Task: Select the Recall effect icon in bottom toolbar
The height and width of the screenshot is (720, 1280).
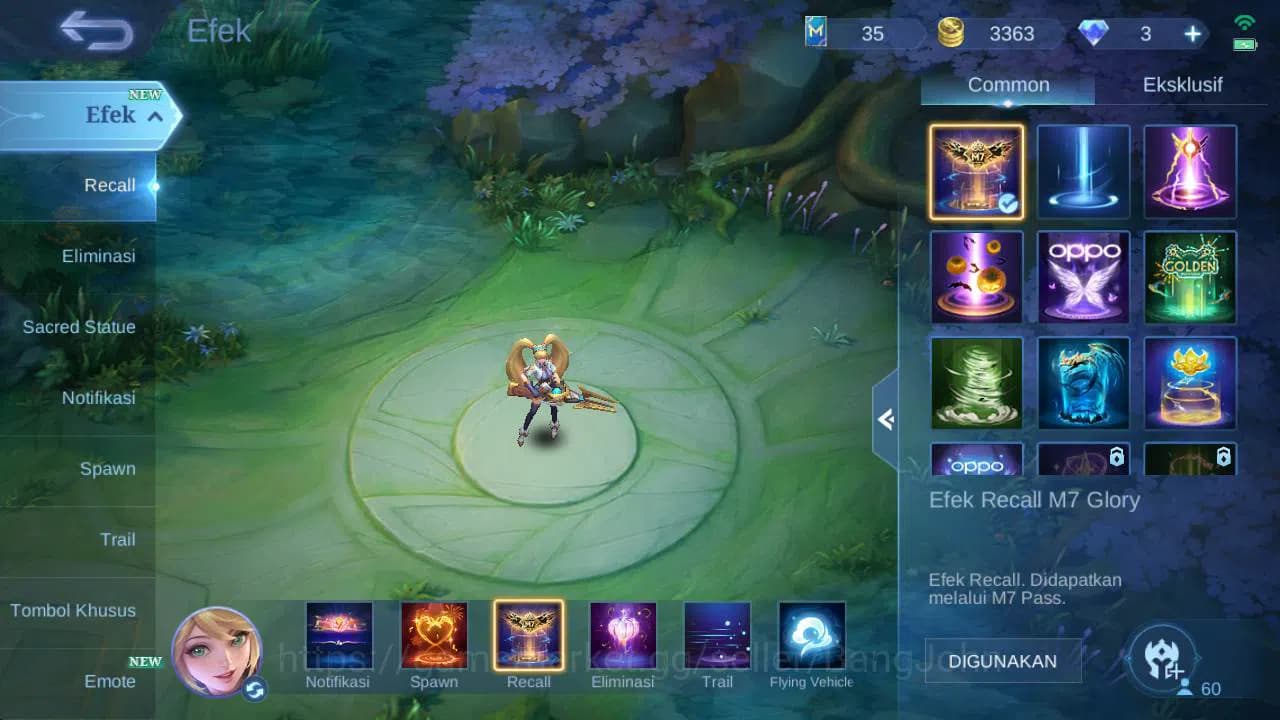Action: (528, 634)
